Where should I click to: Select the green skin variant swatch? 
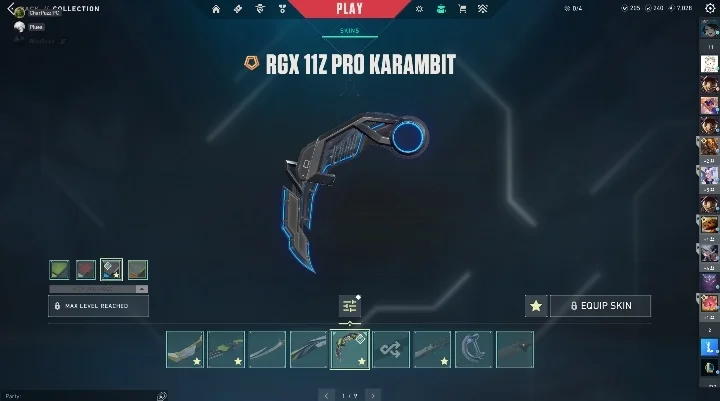(61, 270)
